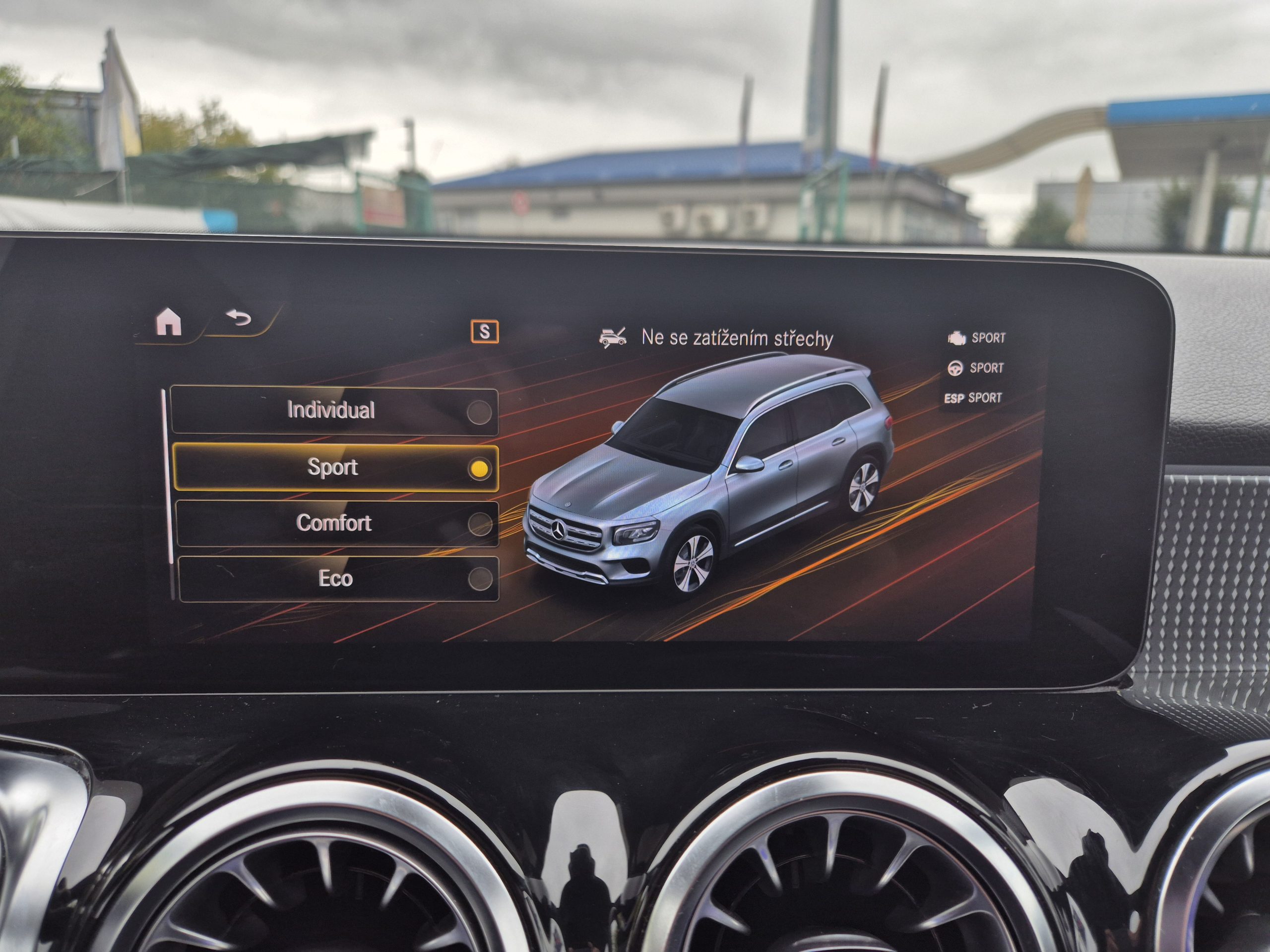This screenshot has height=952, width=1270.
Task: Switch to Comfort drive mode
Action: coord(336,523)
